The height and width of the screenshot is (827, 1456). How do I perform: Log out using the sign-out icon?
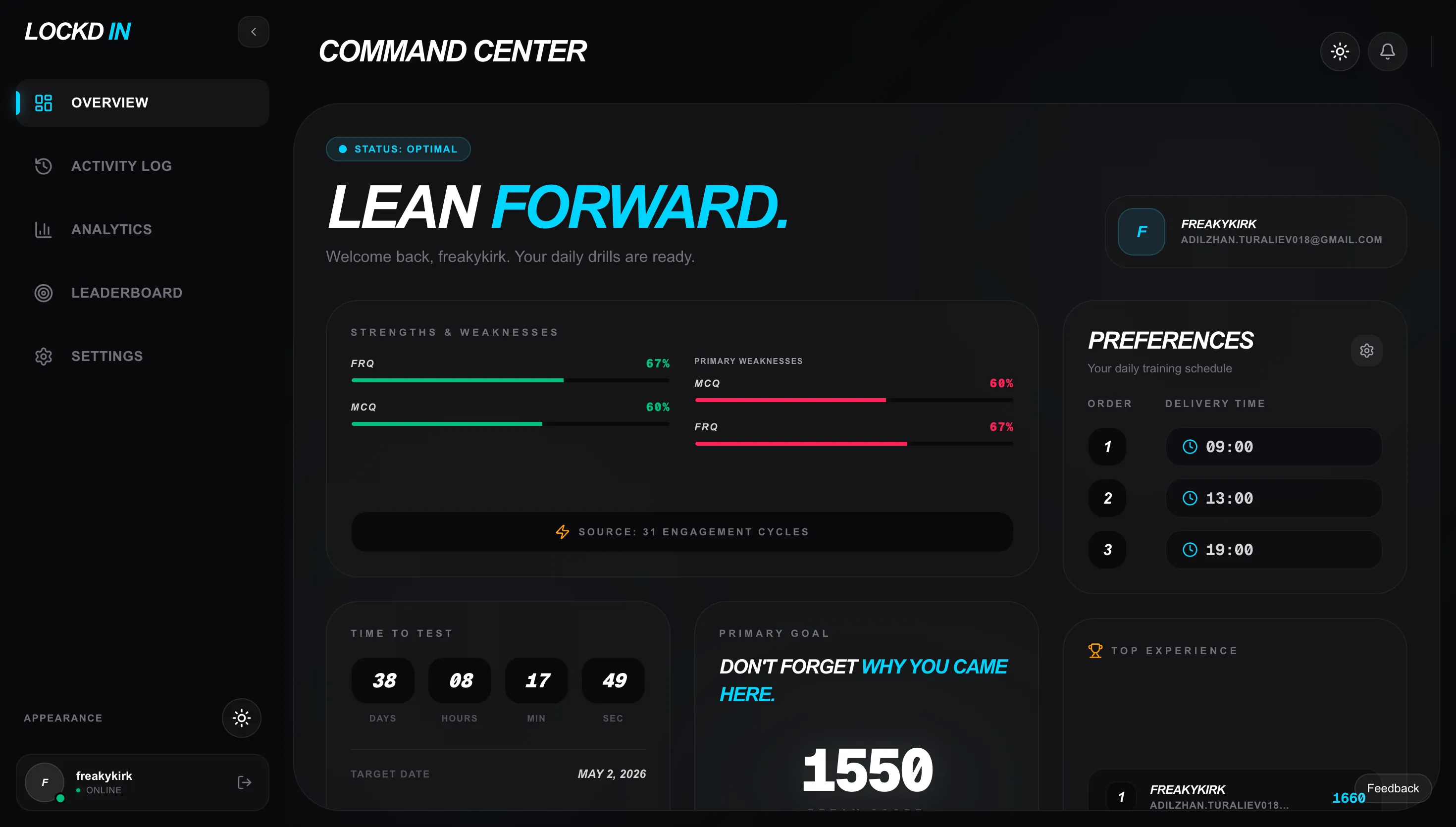[x=244, y=782]
